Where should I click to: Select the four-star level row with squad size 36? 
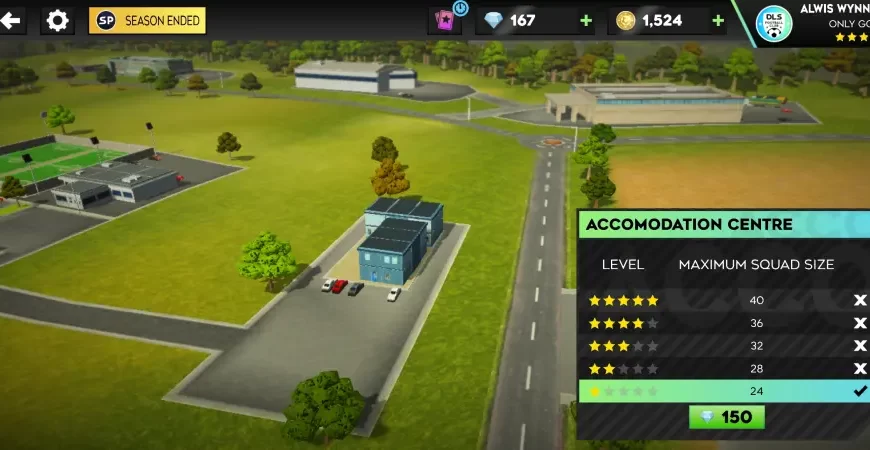[x=724, y=323]
